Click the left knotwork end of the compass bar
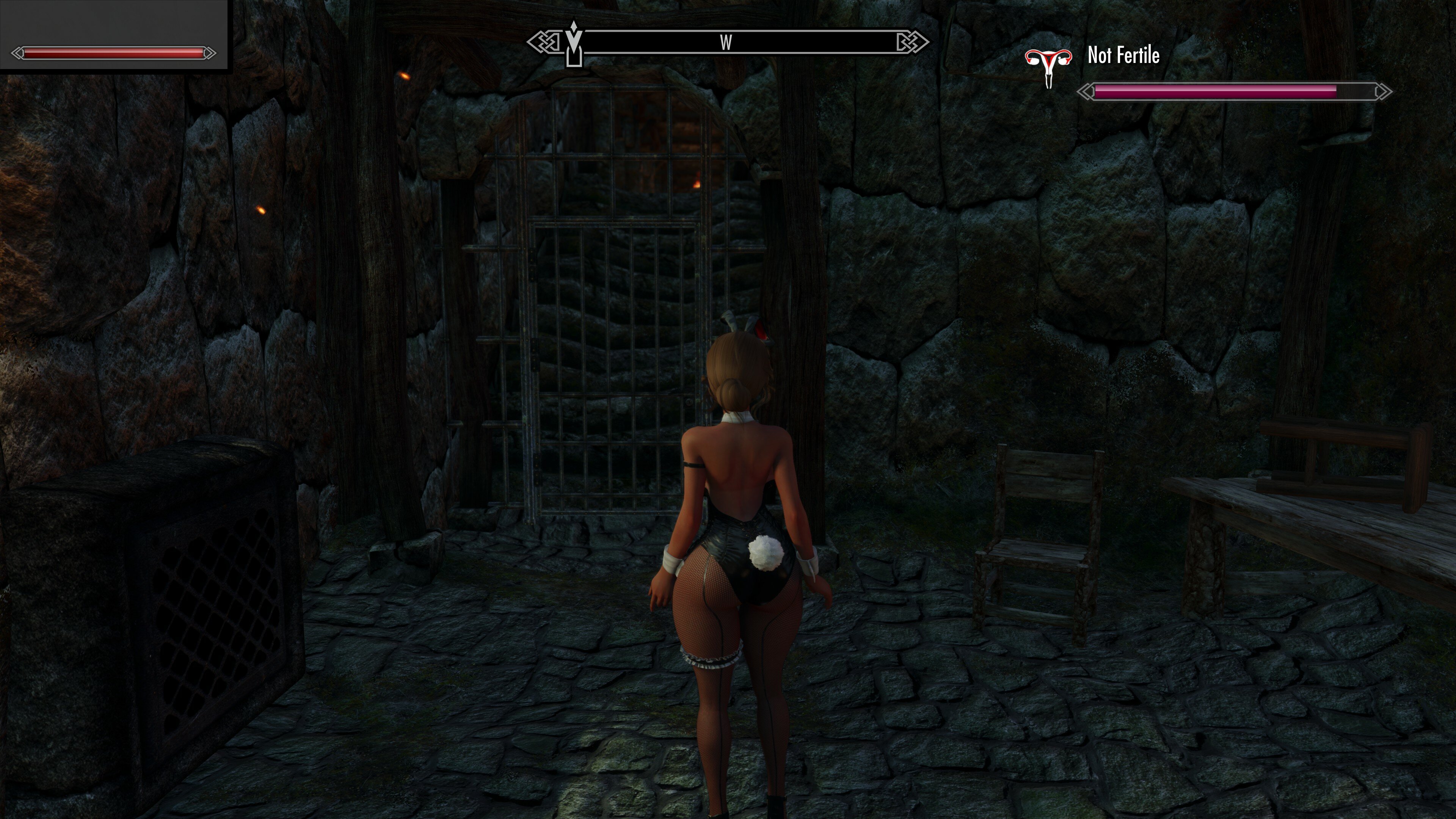This screenshot has width=1456, height=819. click(544, 41)
